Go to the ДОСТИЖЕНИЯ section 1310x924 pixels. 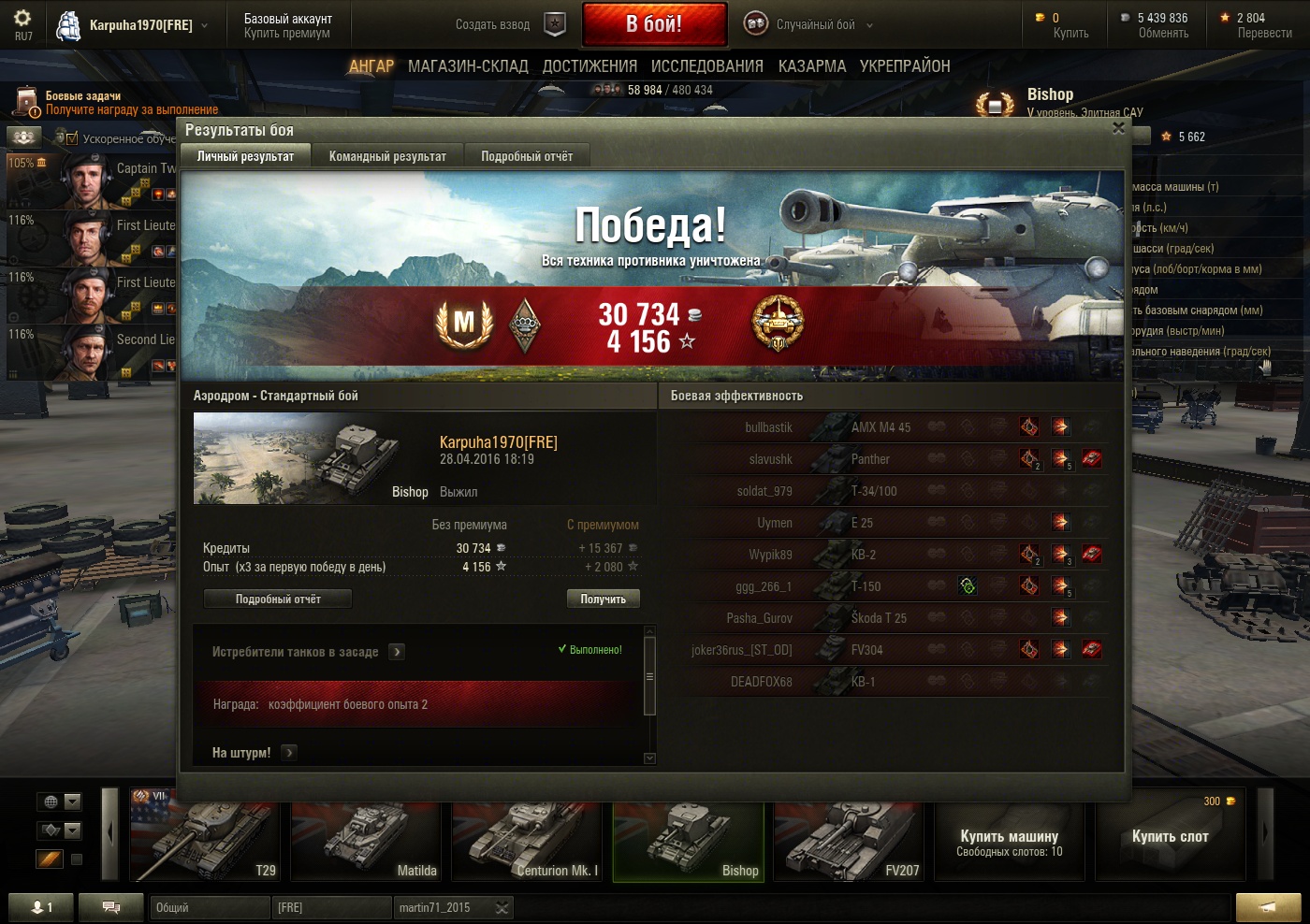point(589,66)
